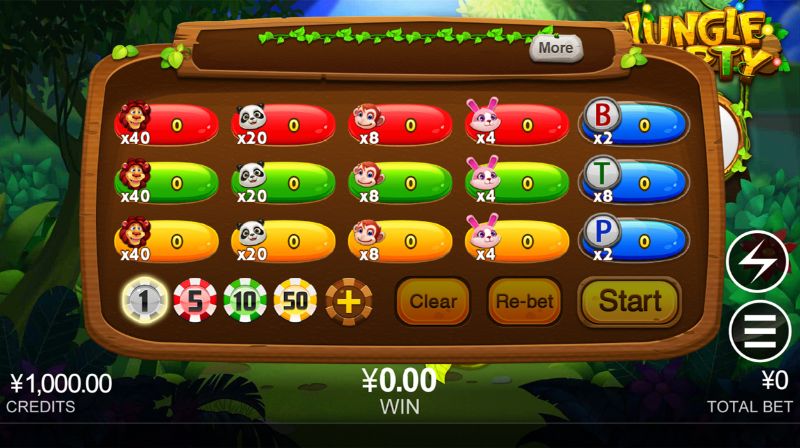Click the plus chip button
The height and width of the screenshot is (448, 800).
348,301
